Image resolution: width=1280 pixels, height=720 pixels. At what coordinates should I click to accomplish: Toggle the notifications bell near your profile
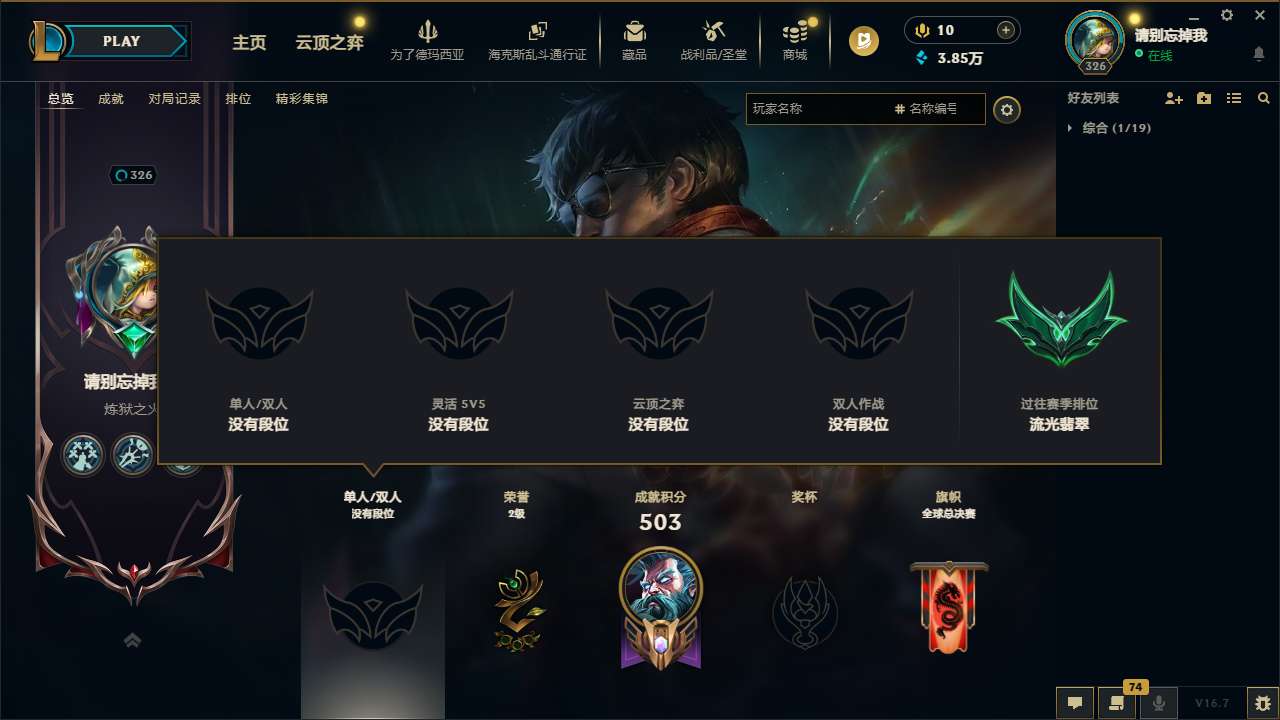coord(1258,52)
